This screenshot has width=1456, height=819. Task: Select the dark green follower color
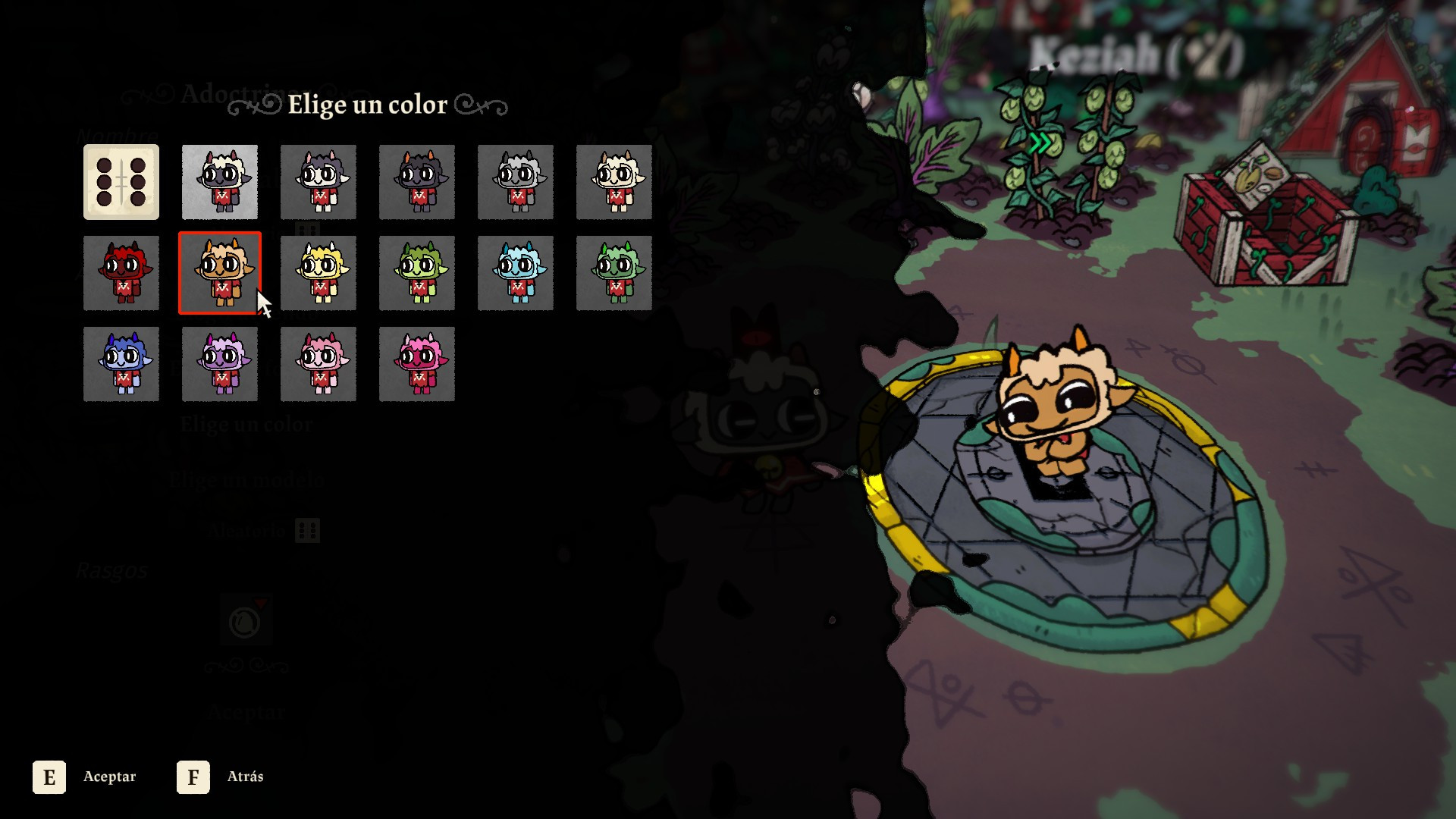pos(614,273)
